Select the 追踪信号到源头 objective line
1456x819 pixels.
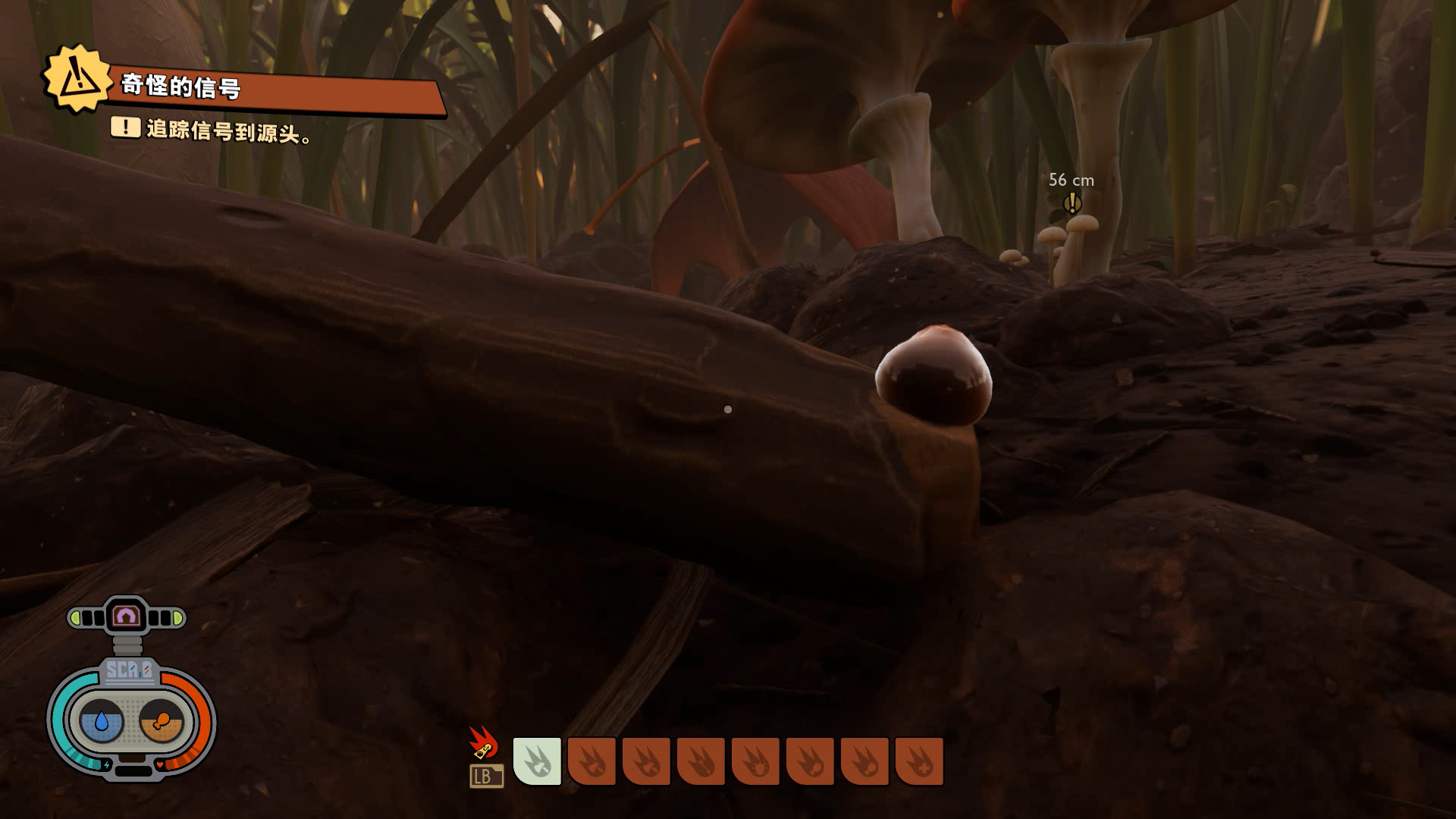(x=227, y=130)
